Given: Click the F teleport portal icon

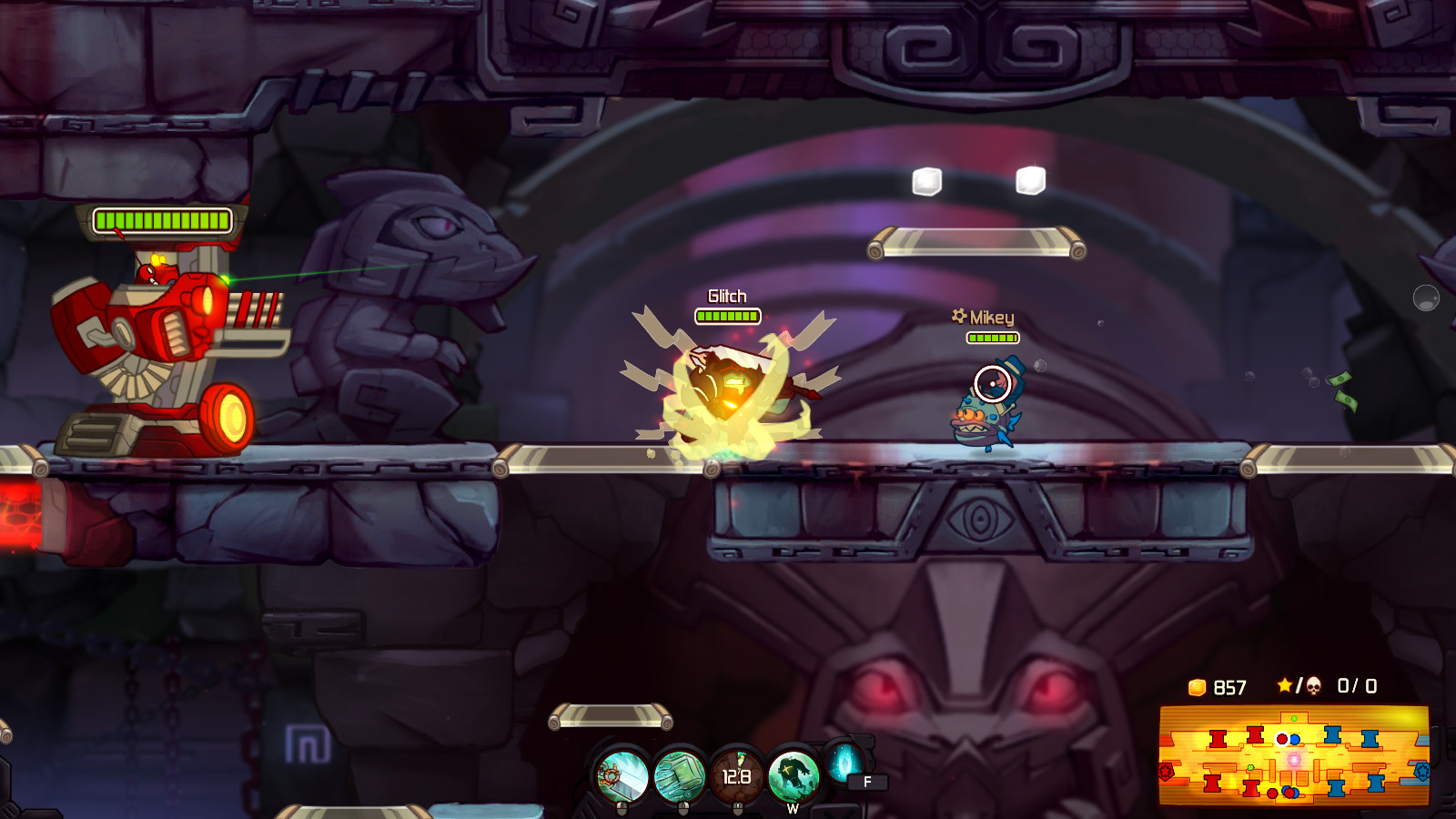Looking at the screenshot, I should click(x=844, y=766).
